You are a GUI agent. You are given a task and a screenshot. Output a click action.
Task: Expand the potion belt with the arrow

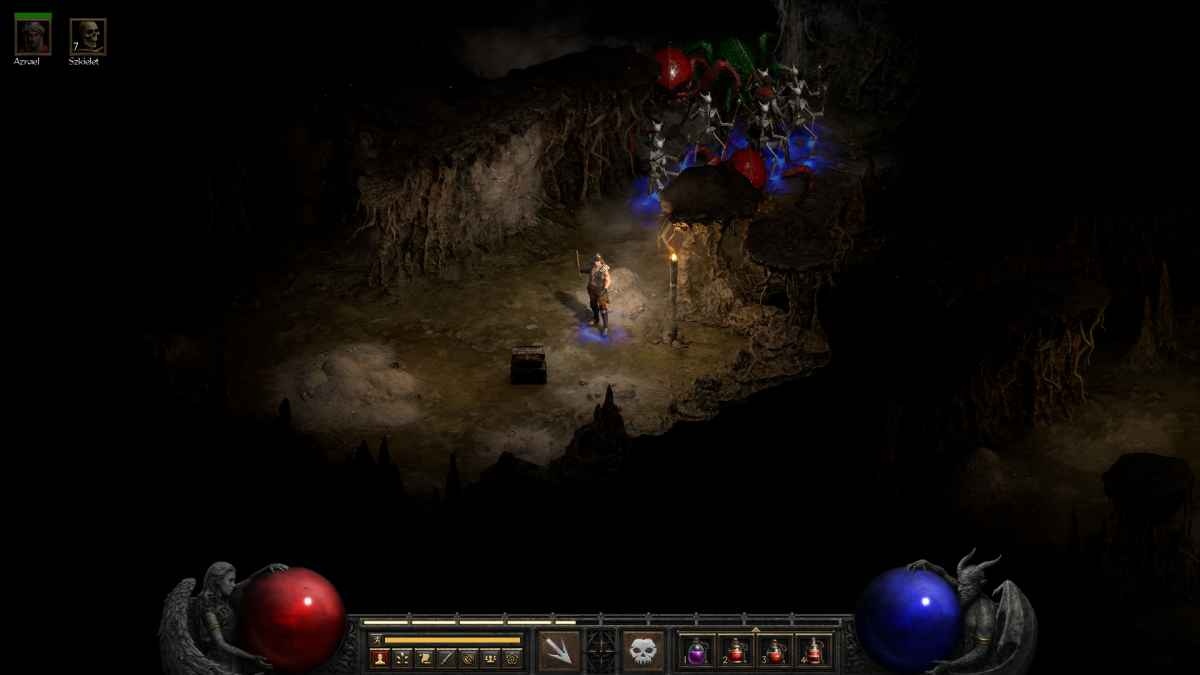click(x=755, y=630)
